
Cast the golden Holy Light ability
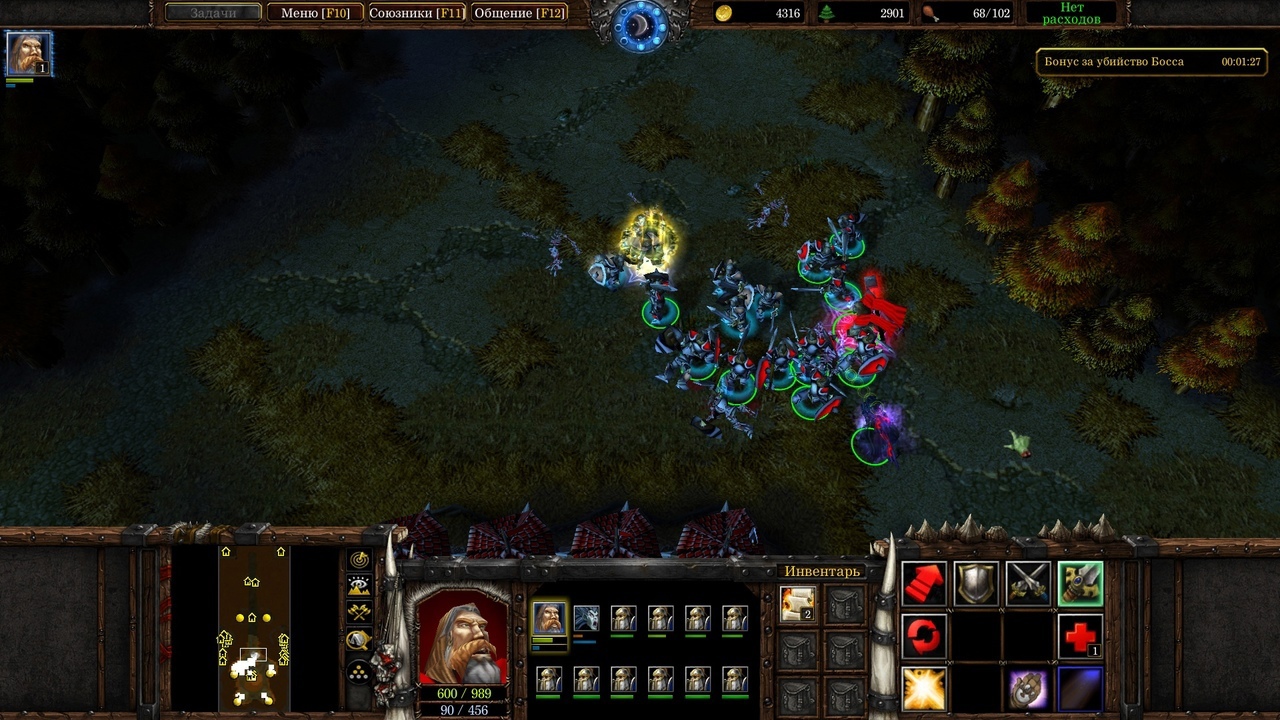(924, 689)
